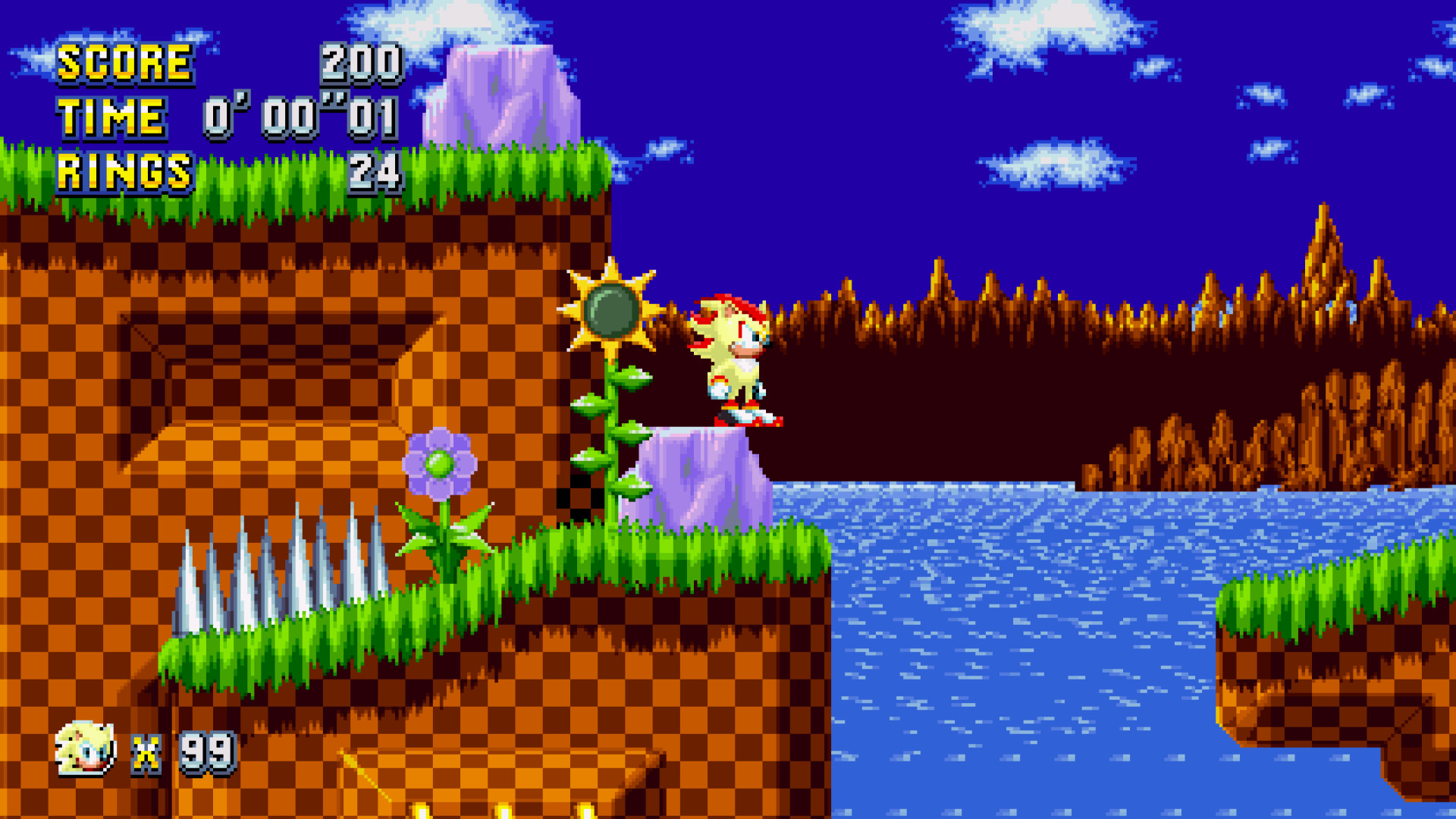Viewport: 1456px width, 819px height.
Task: Click the RINGS label in the HUD
Action: (124, 173)
